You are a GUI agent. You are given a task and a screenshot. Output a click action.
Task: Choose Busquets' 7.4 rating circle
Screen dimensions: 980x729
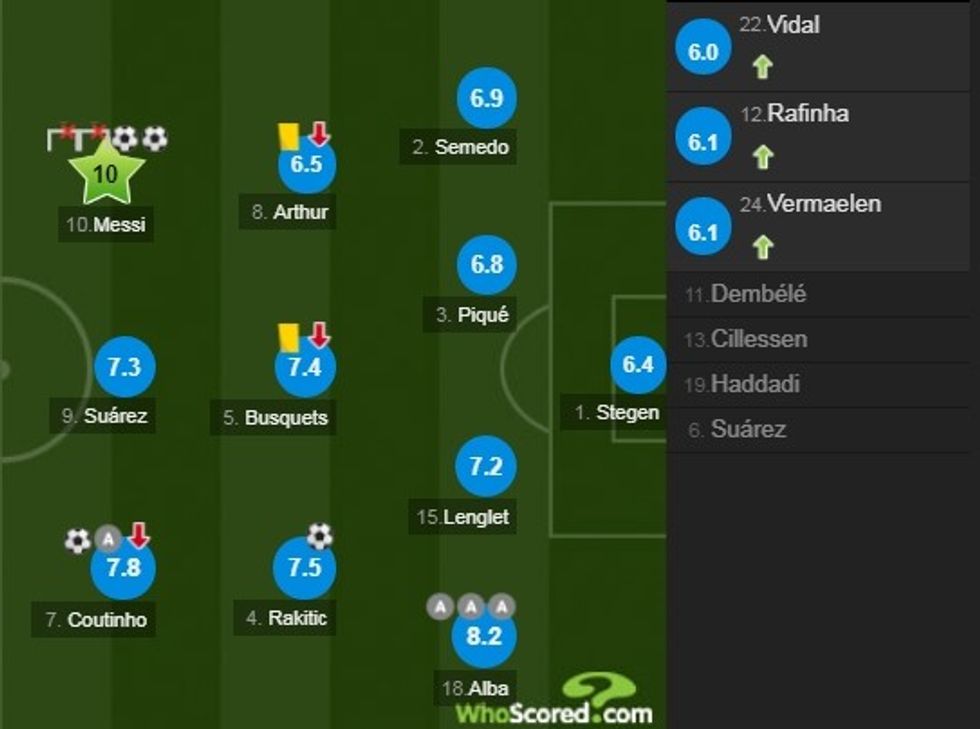304,368
